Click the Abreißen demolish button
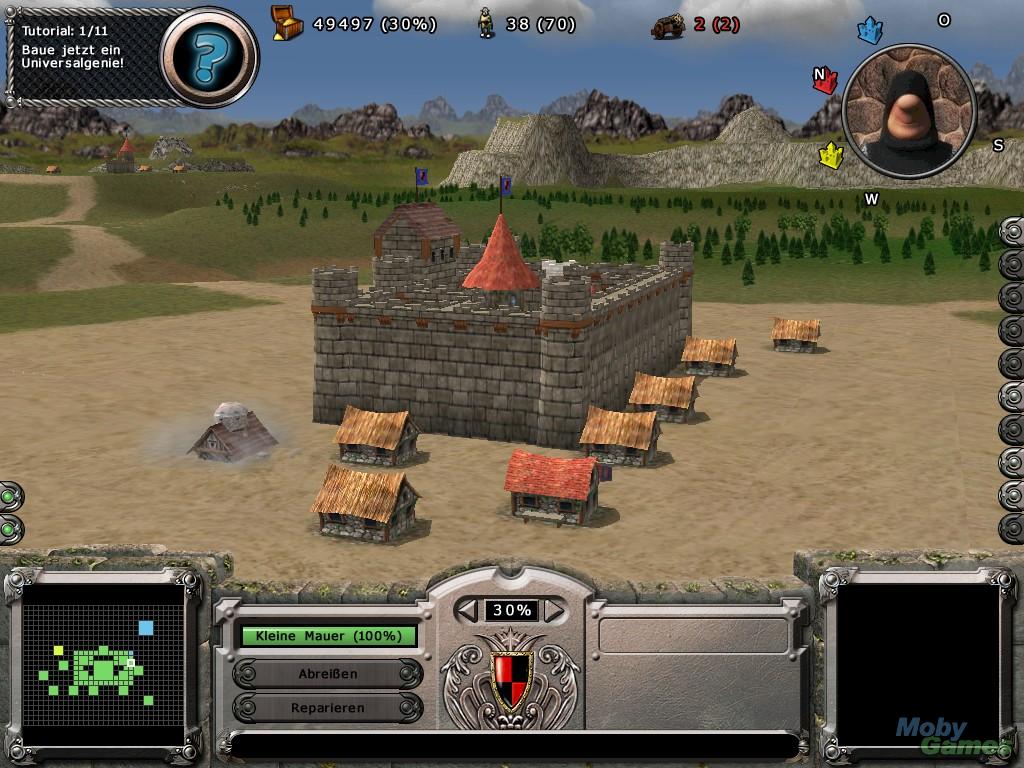The height and width of the screenshot is (768, 1024). 328,674
